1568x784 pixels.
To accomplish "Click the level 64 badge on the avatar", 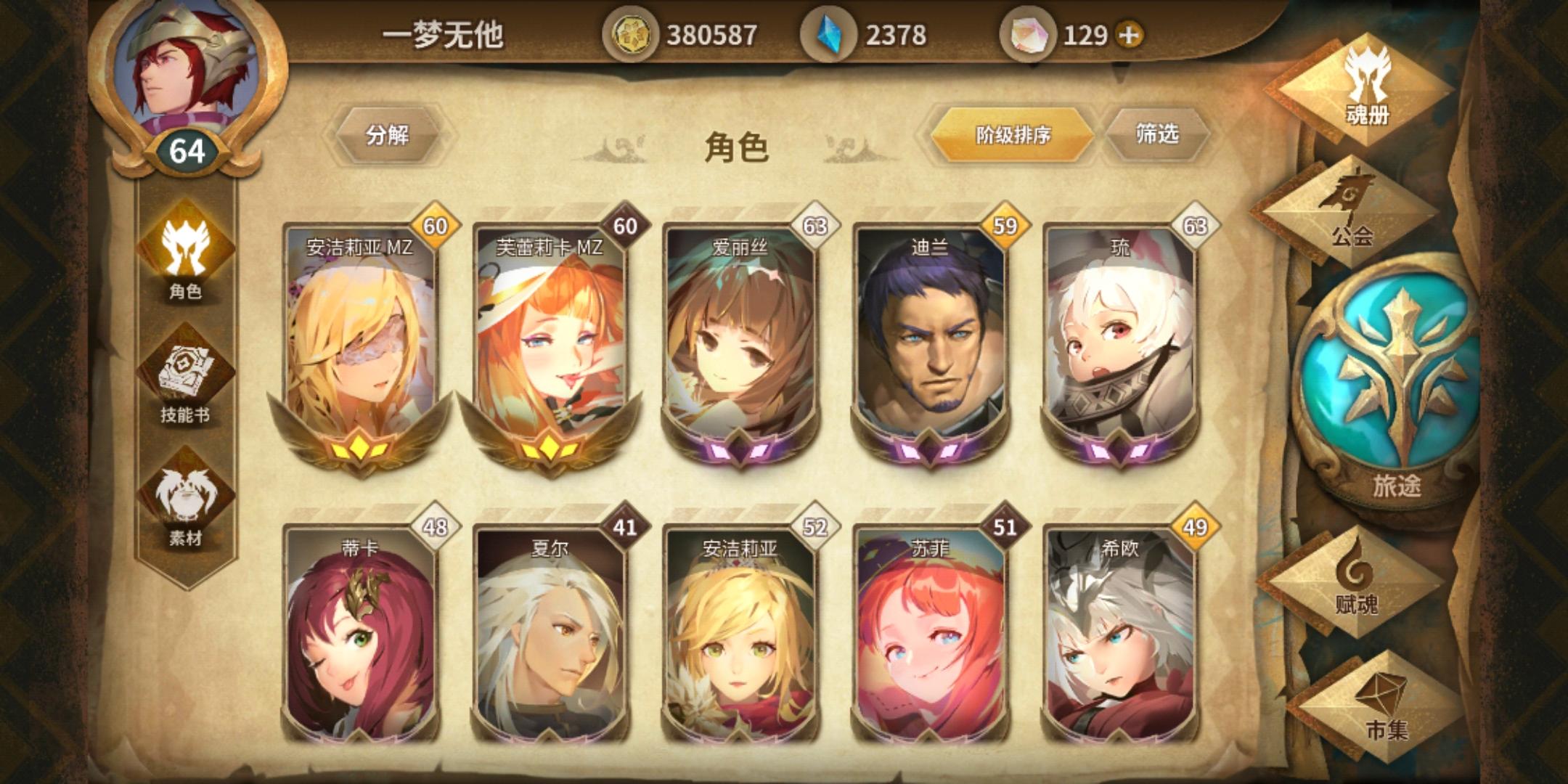I will (x=186, y=151).
